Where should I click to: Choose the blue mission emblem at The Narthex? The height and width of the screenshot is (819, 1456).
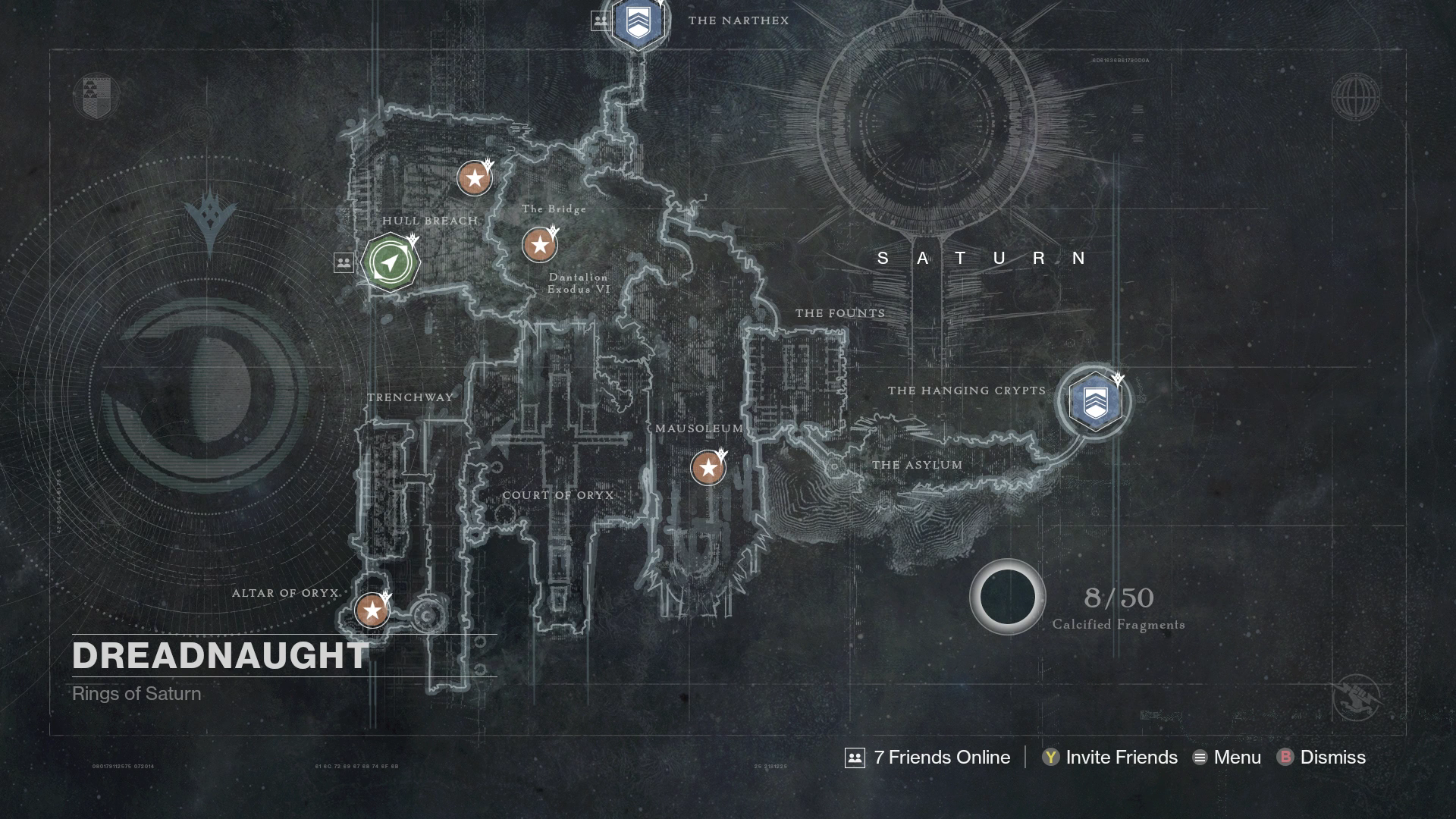tap(638, 21)
